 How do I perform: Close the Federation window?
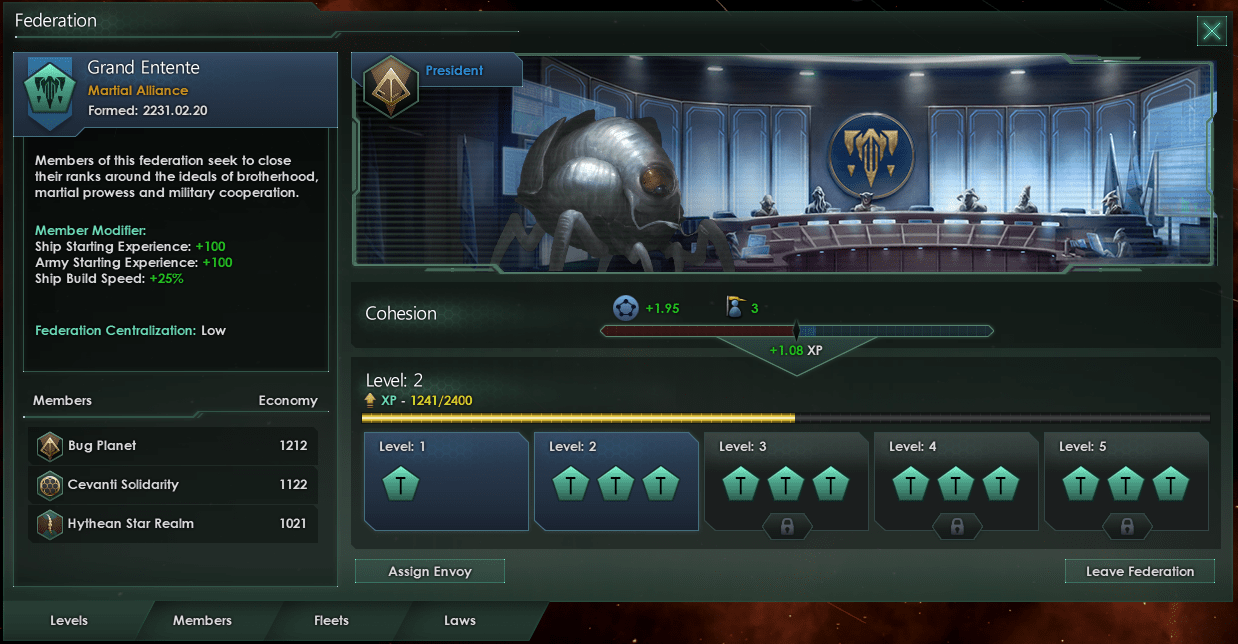pyautogui.click(x=1212, y=31)
